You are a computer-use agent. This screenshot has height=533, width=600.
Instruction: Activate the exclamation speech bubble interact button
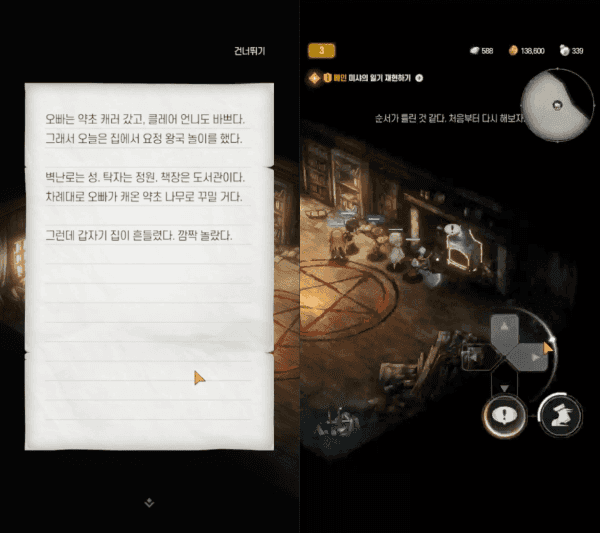(x=503, y=414)
